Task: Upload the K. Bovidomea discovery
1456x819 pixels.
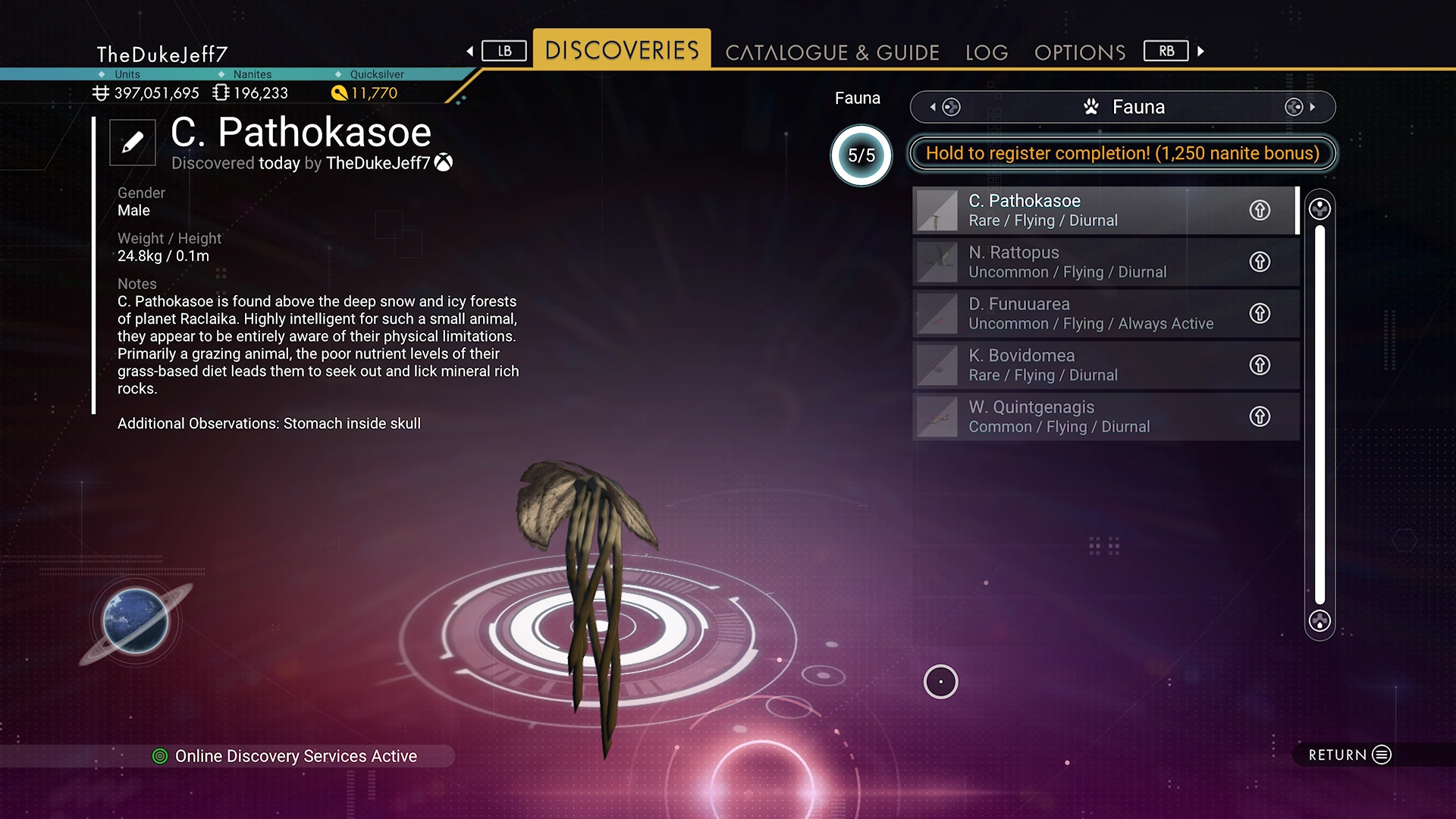Action: (1260, 365)
